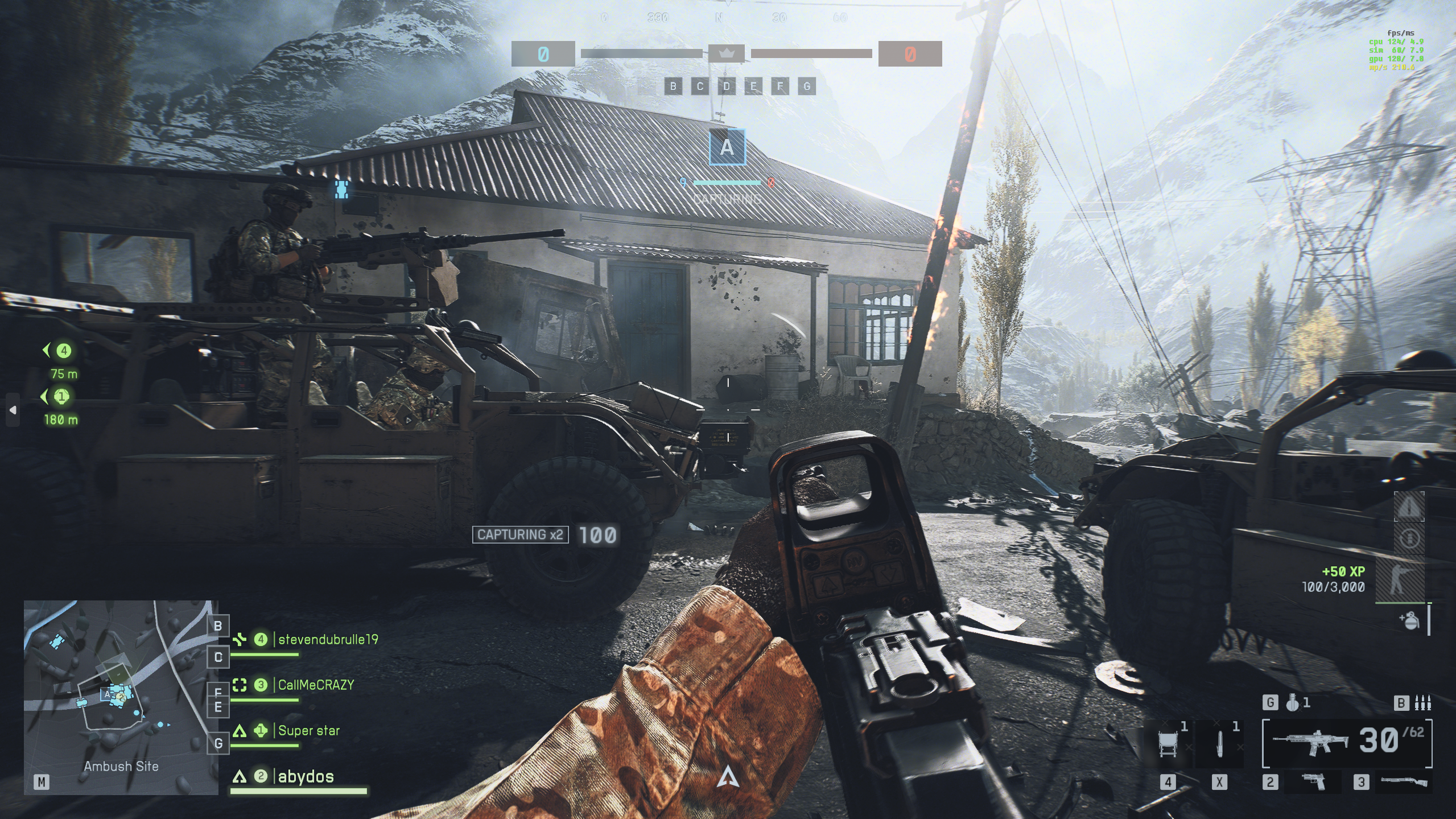
Task: Select the knife melee slot
Action: [x=1219, y=744]
